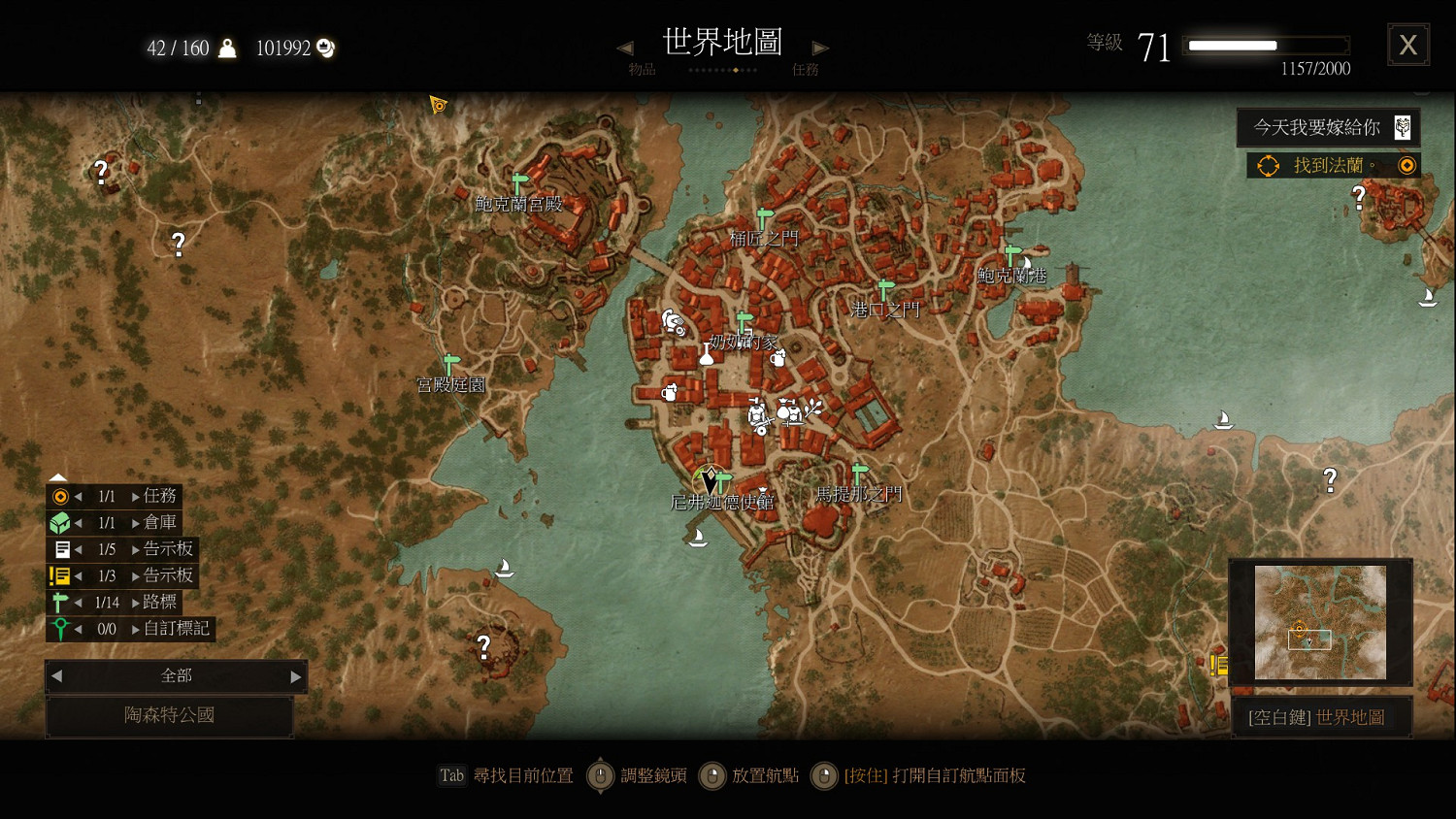Click the 任務 quest marker icon in the legend
Screen dimensions: 1456x819
(60, 496)
